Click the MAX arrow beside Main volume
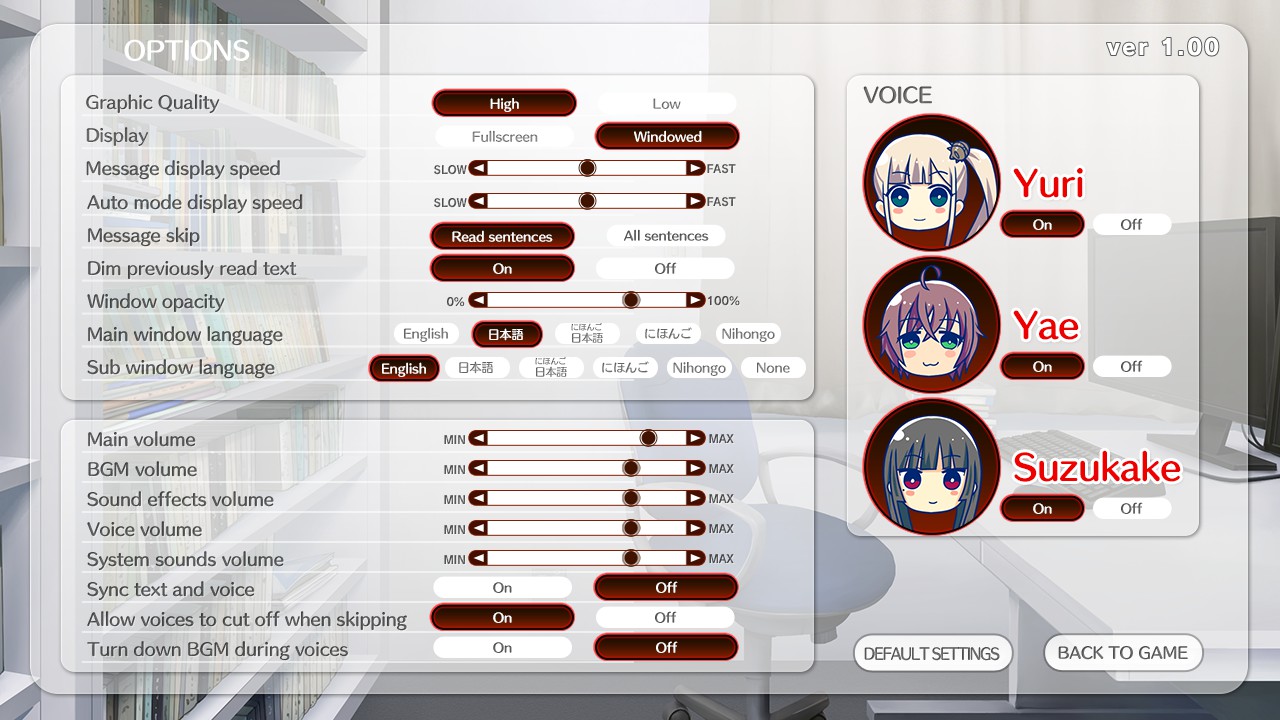 694,437
